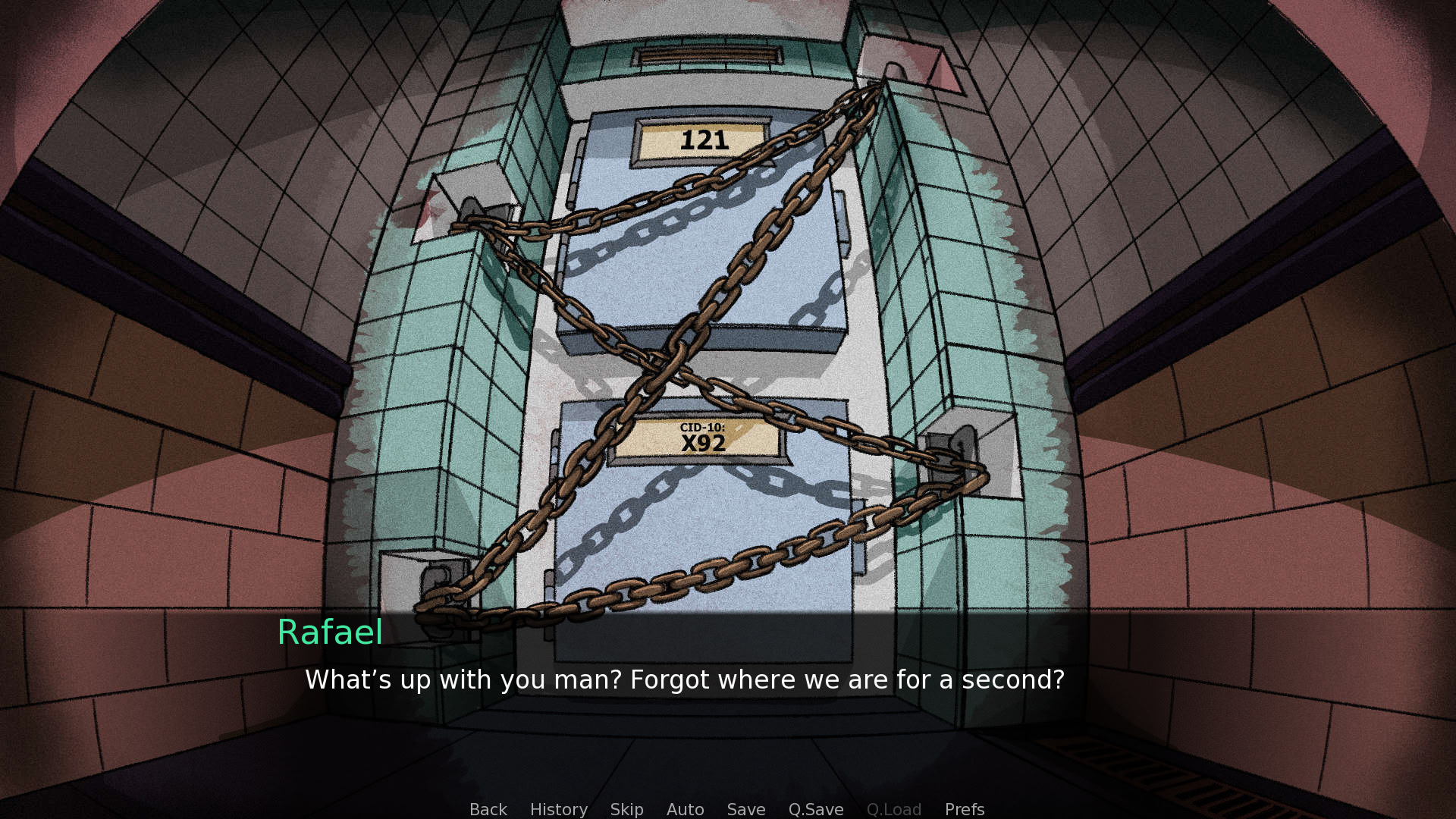Open the dialogue History log
This screenshot has width=1456, height=819.
[558, 809]
